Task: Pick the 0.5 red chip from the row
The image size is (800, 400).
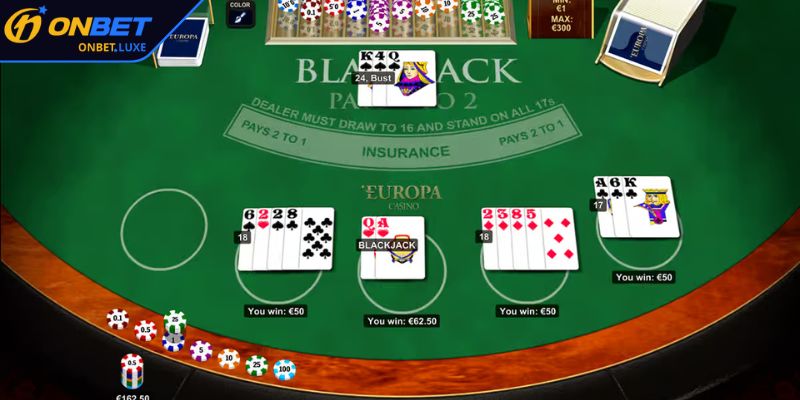Action: click(146, 330)
